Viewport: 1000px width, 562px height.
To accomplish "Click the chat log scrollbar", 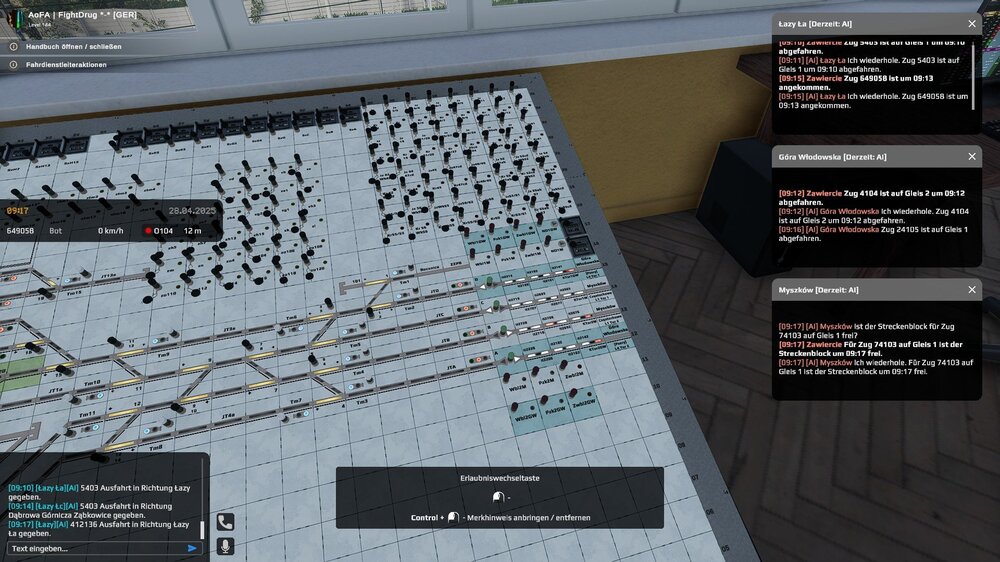I will [x=202, y=529].
